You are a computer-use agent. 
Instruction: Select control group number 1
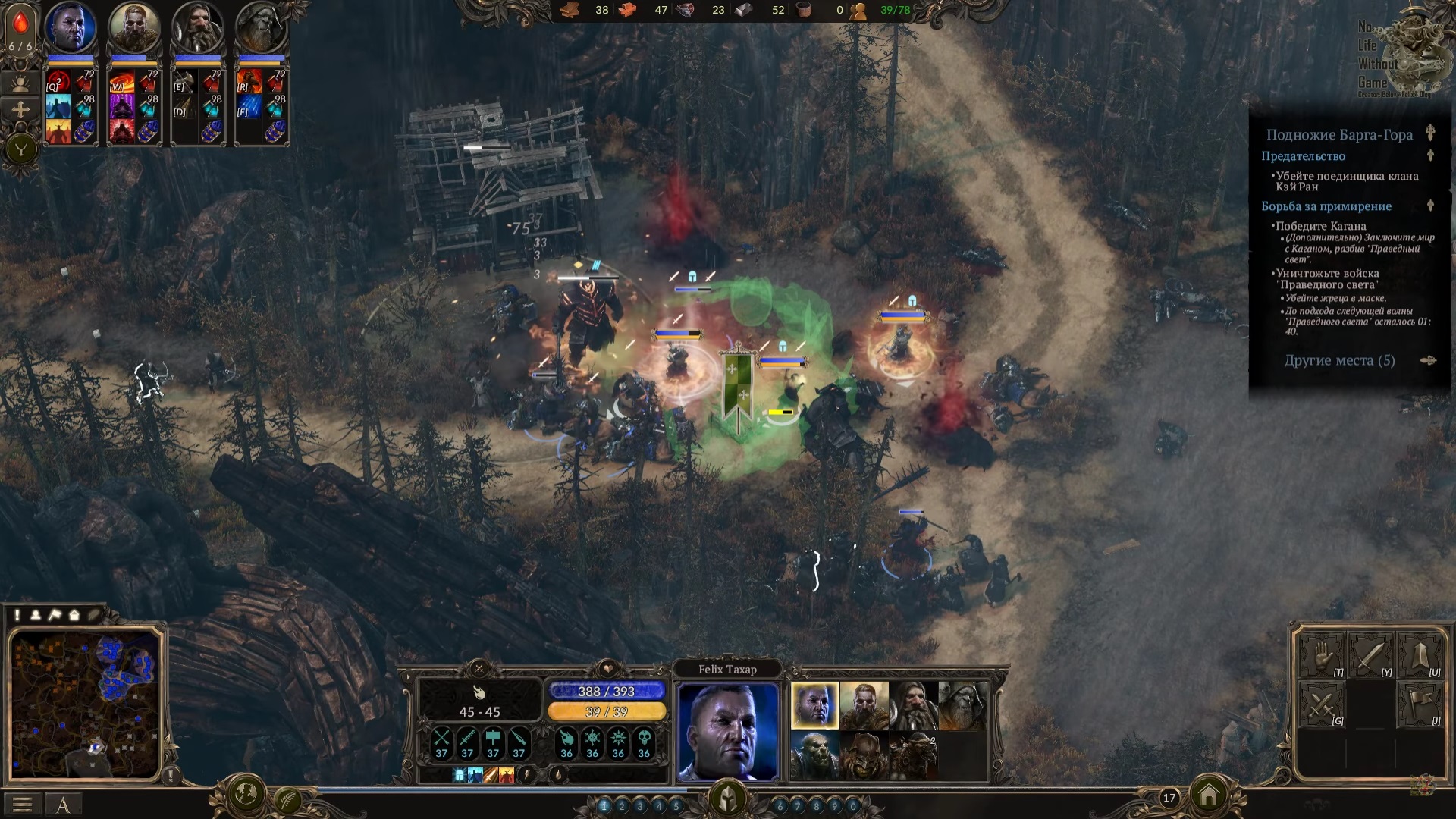pos(604,806)
